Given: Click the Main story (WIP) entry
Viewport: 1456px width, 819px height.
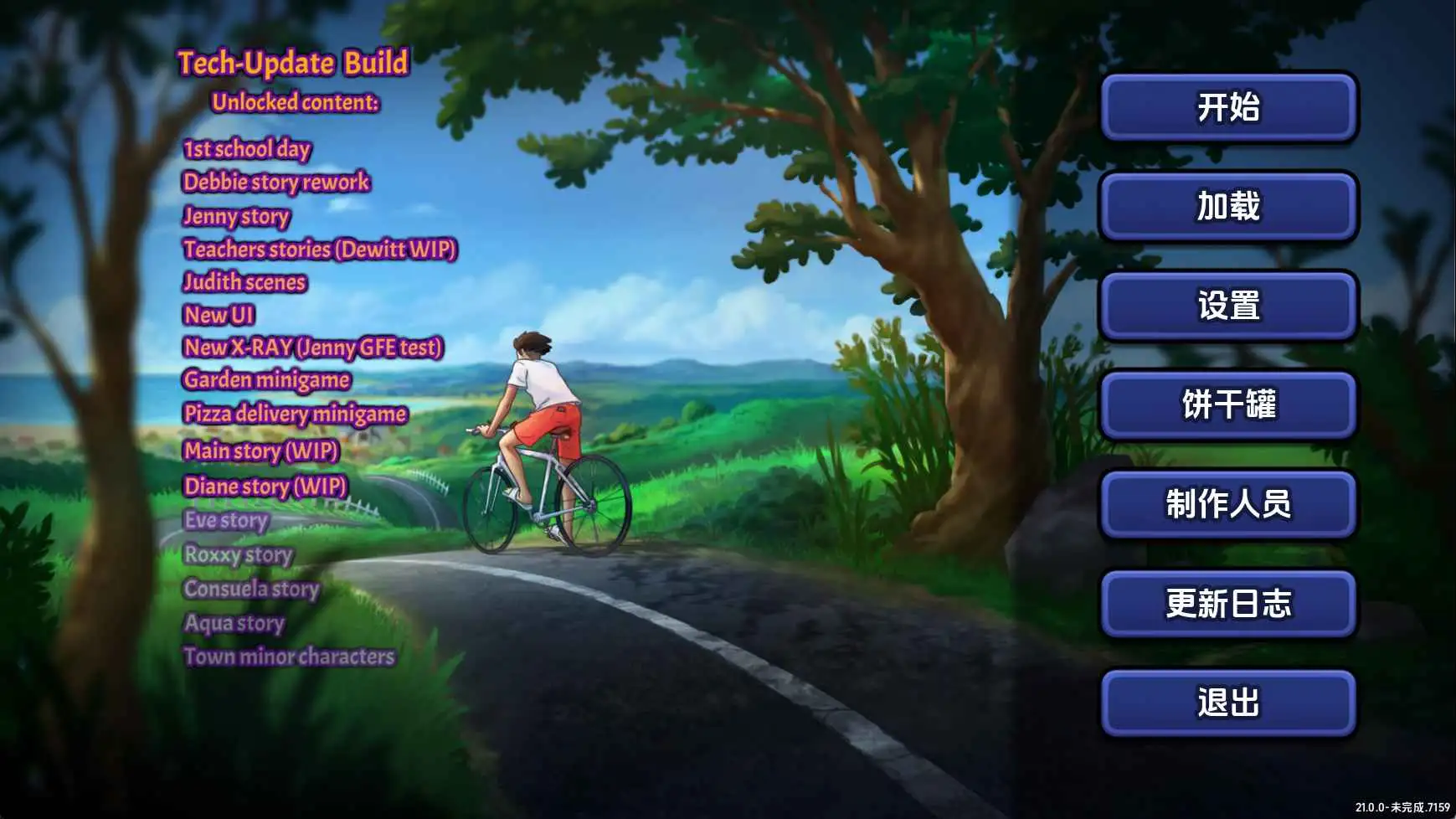Looking at the screenshot, I should [261, 451].
